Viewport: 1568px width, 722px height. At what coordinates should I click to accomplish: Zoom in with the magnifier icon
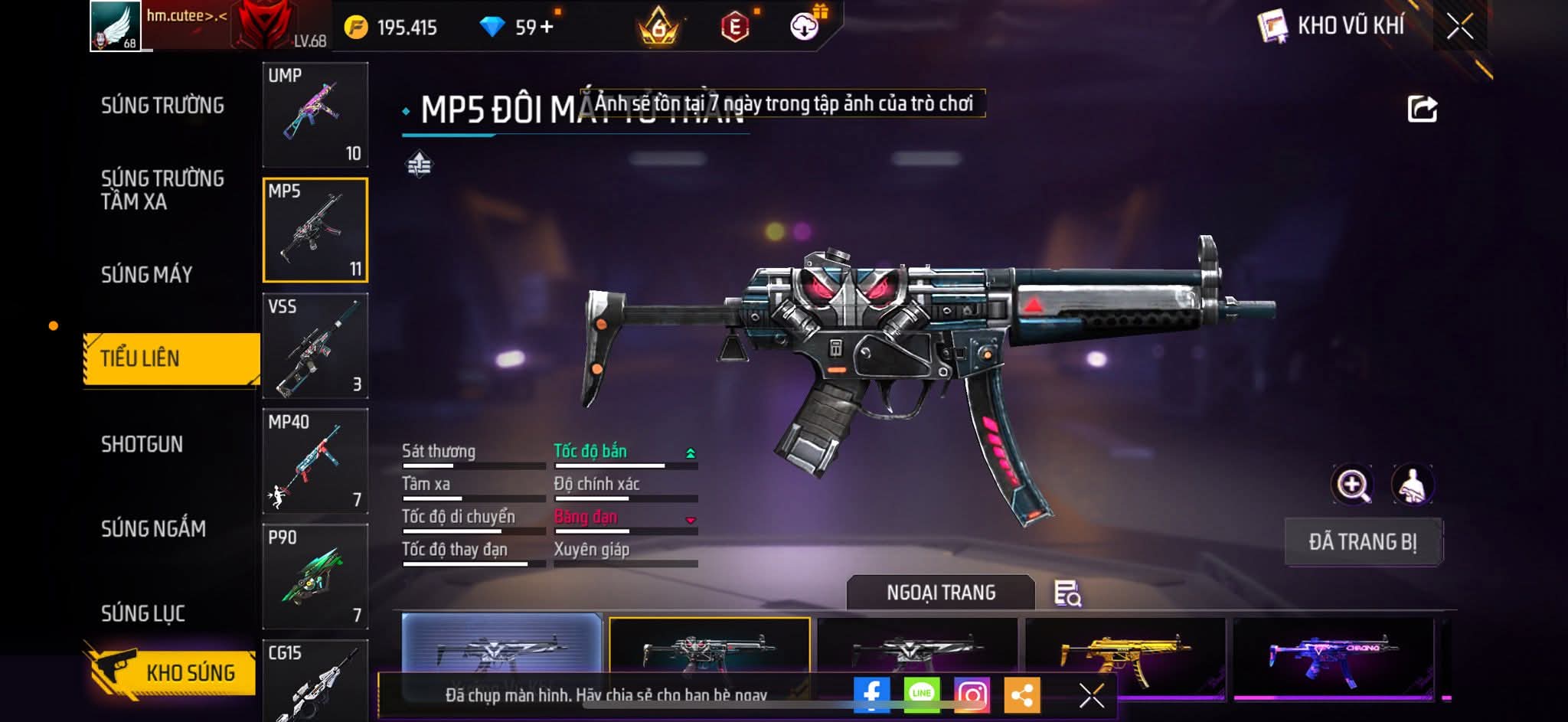pyautogui.click(x=1353, y=485)
